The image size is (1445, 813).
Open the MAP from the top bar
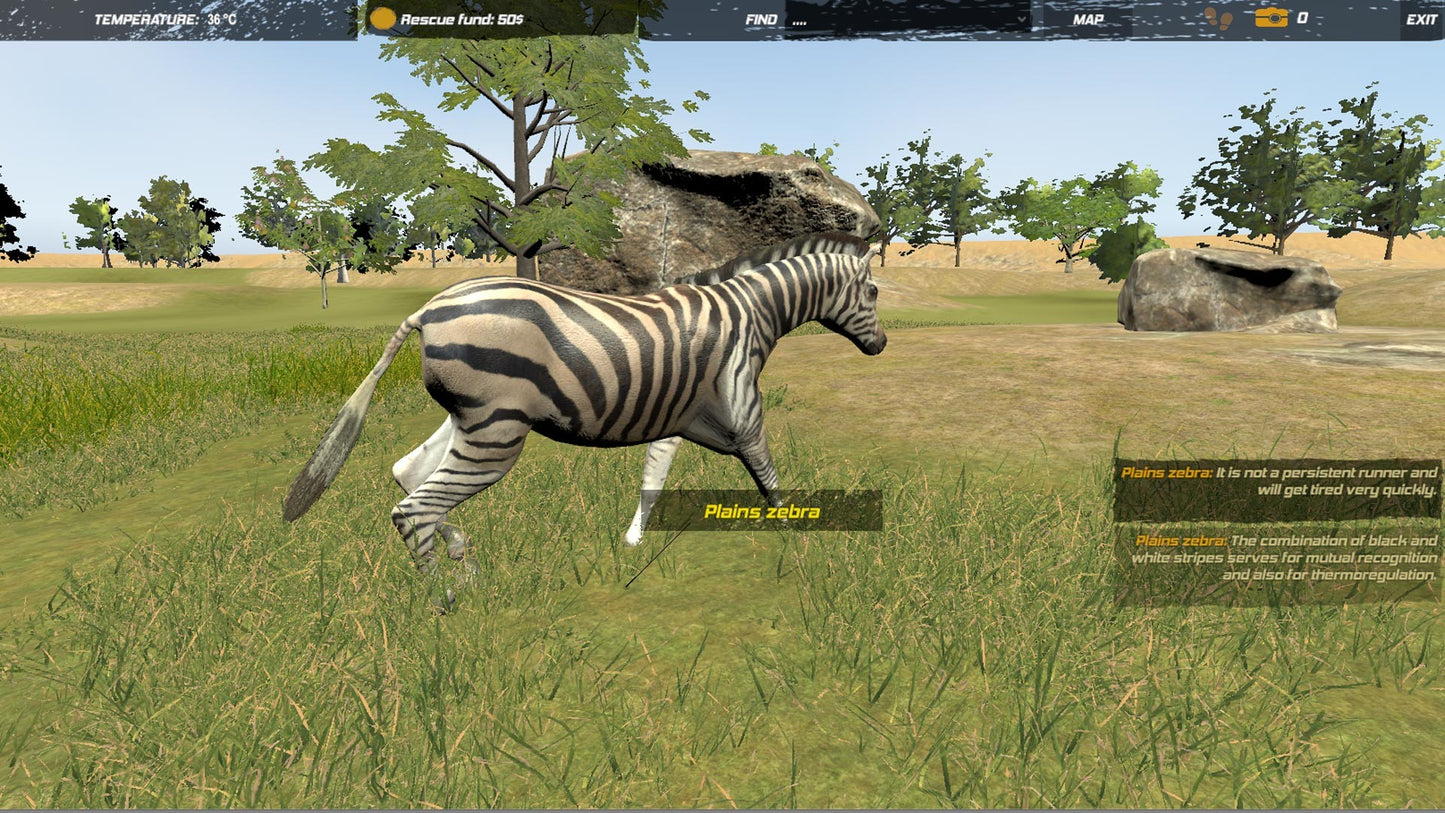pos(1089,18)
